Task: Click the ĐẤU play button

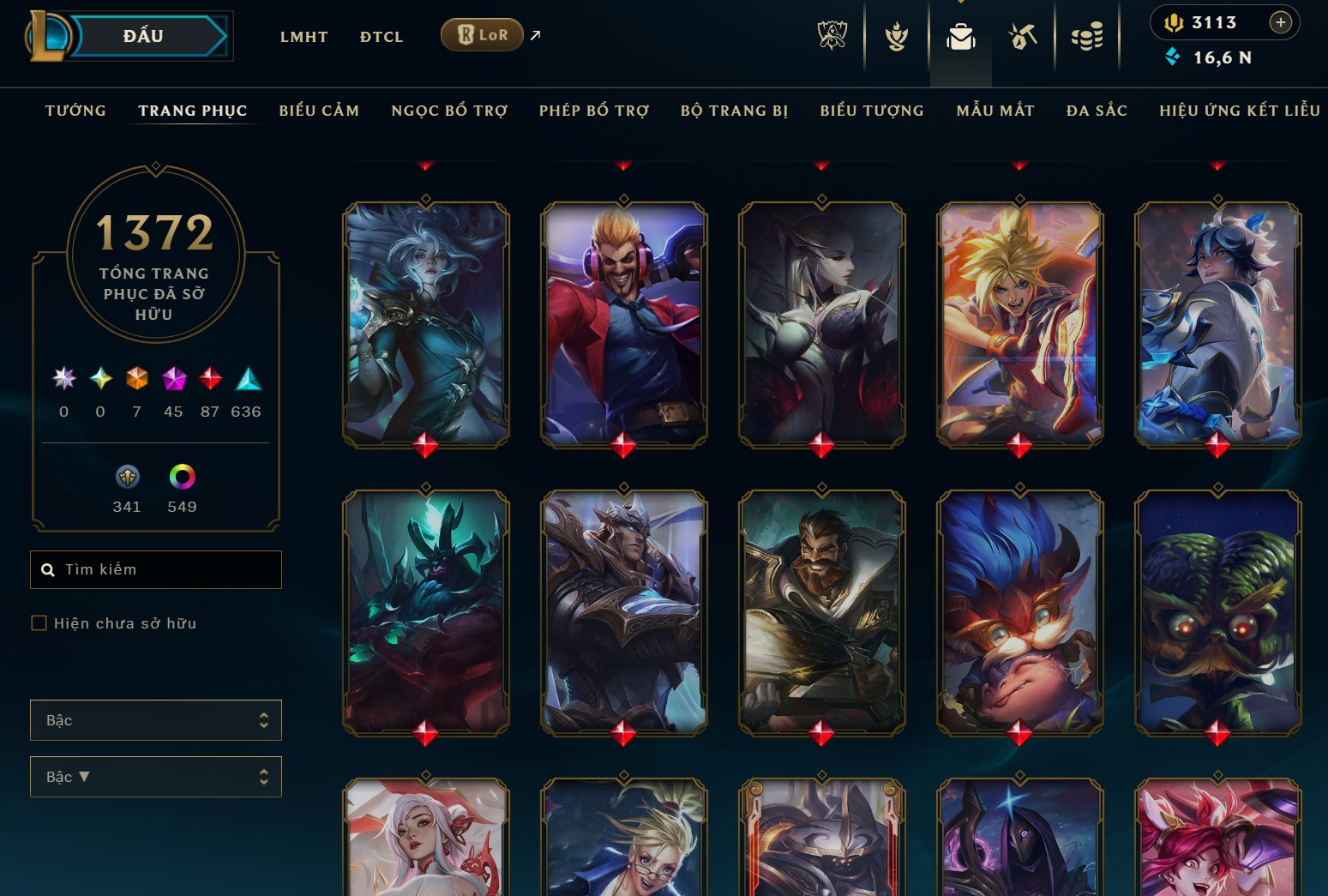Action: click(x=144, y=35)
